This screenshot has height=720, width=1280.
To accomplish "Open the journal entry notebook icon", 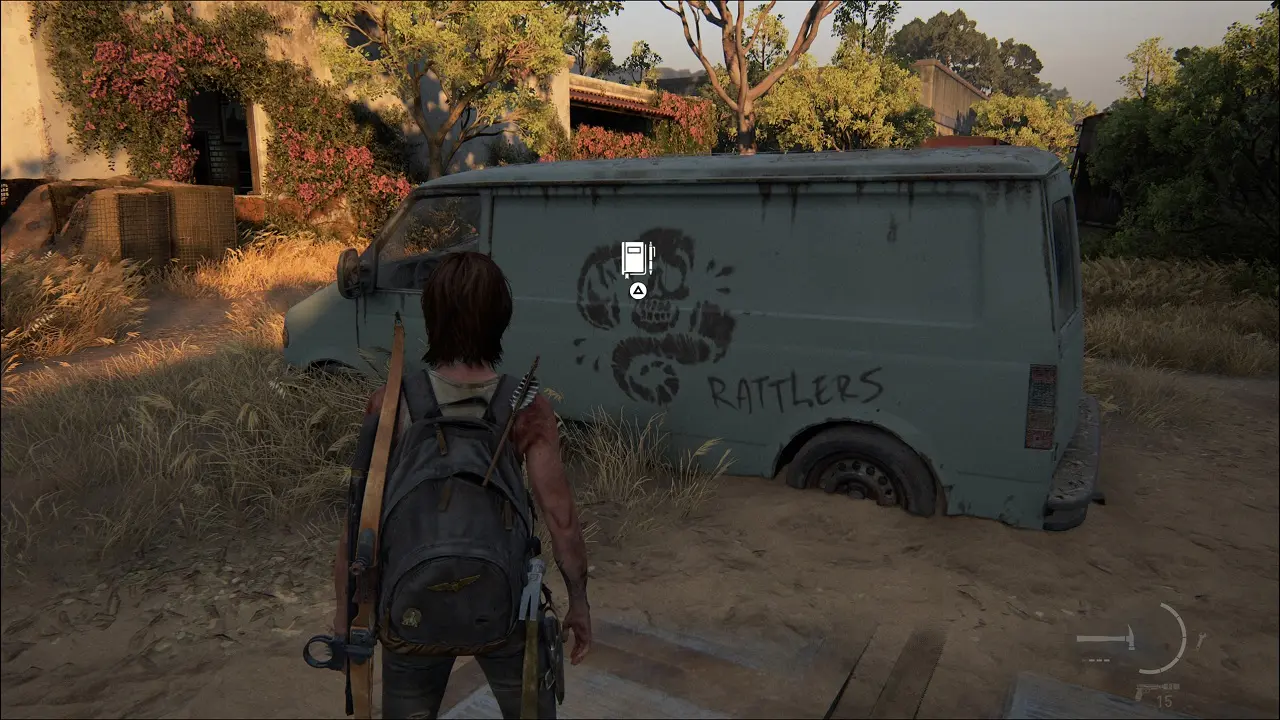I will point(637,259).
